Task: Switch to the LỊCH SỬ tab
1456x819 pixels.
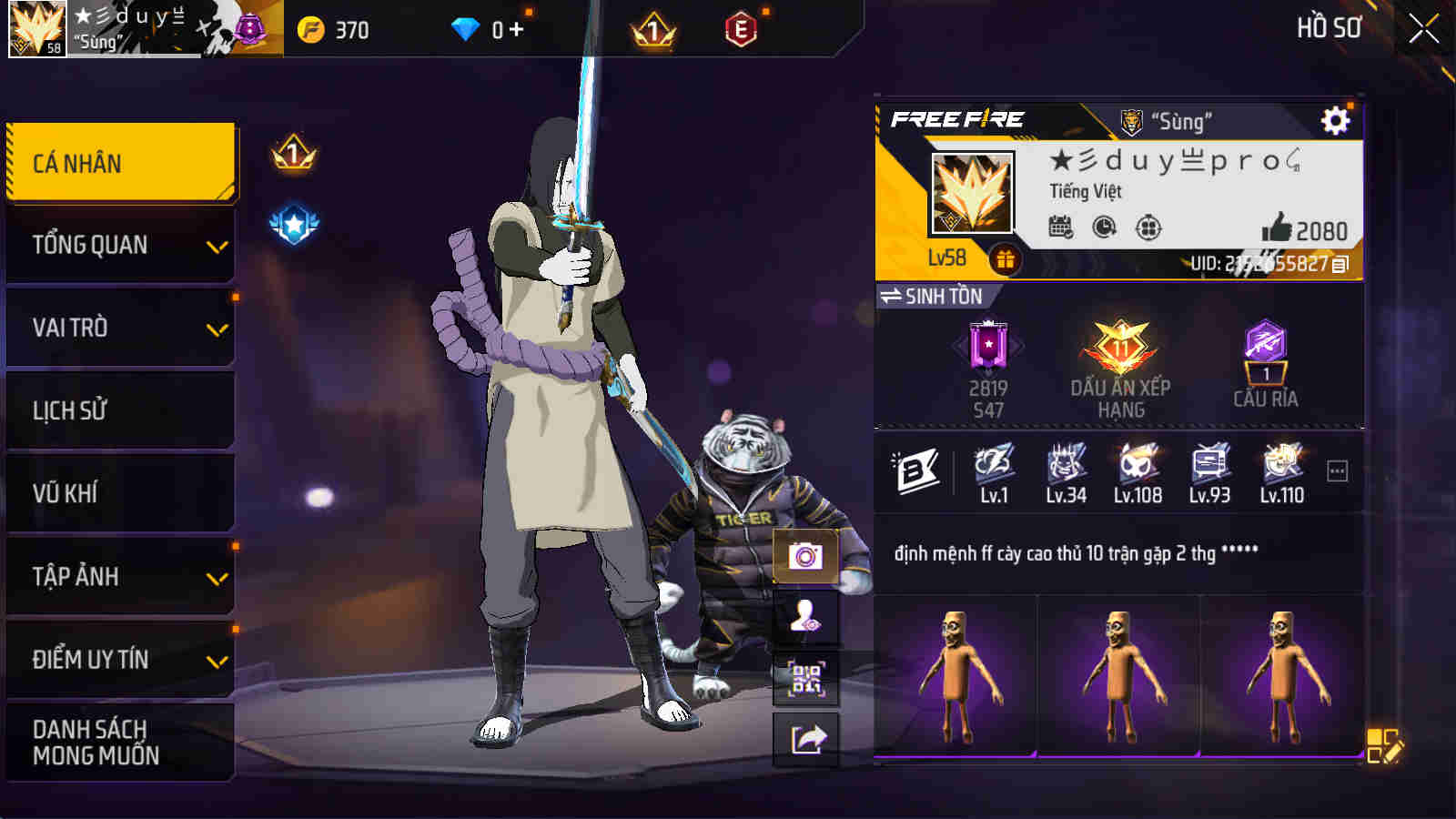Action: pyautogui.click(x=119, y=409)
